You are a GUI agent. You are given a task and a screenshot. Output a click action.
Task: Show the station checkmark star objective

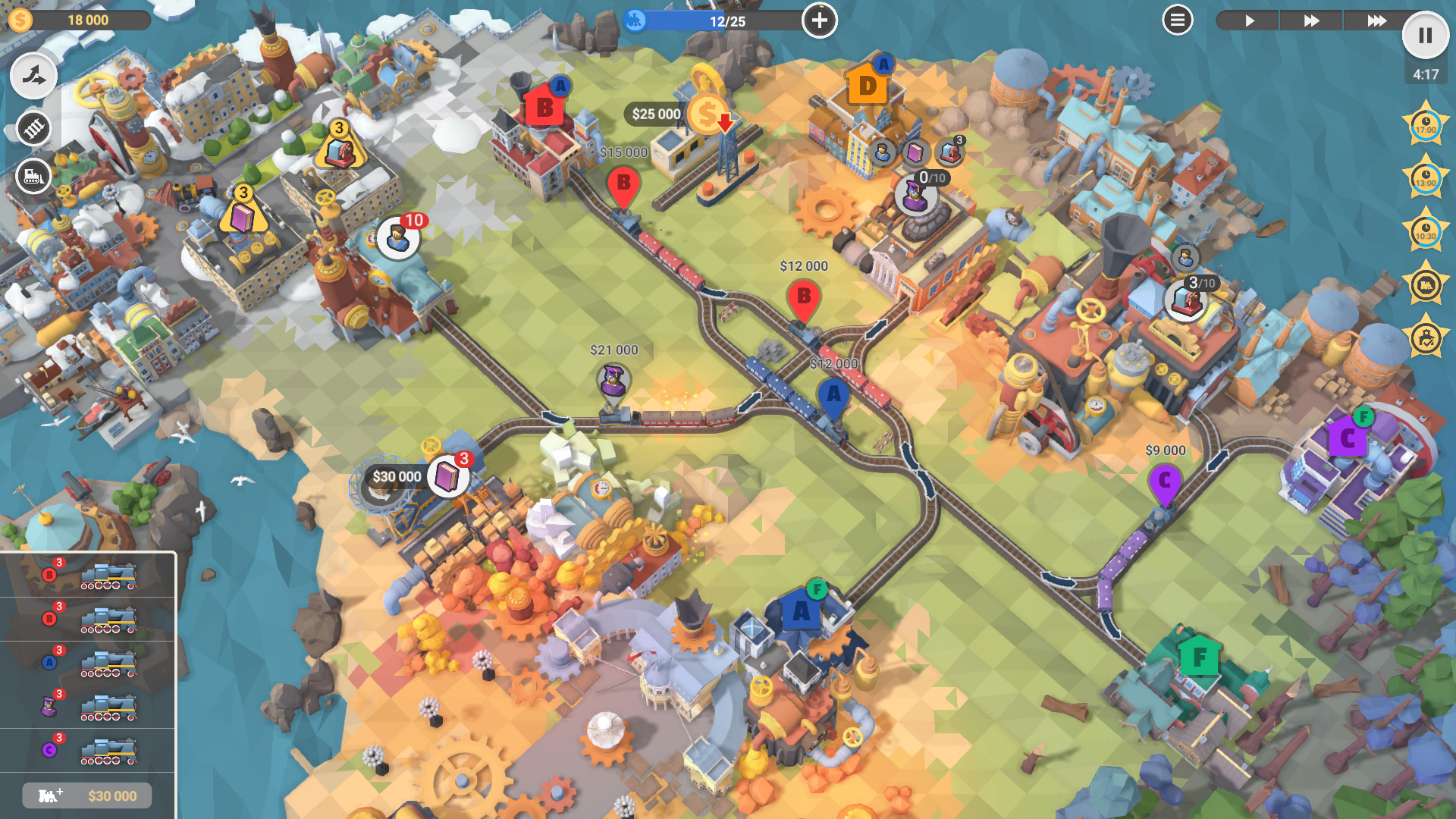[x=1426, y=338]
